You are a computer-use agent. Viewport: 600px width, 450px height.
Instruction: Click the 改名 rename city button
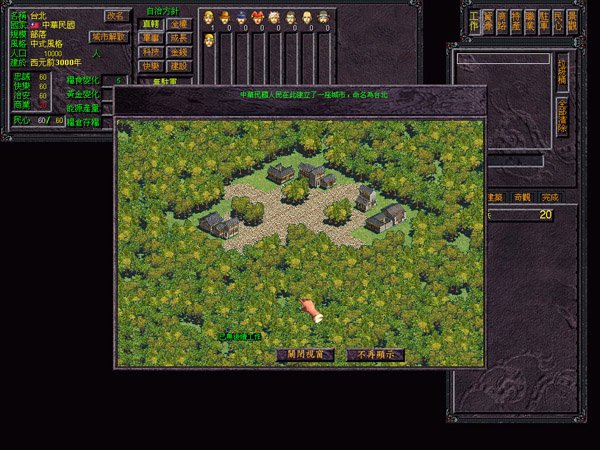115,17
